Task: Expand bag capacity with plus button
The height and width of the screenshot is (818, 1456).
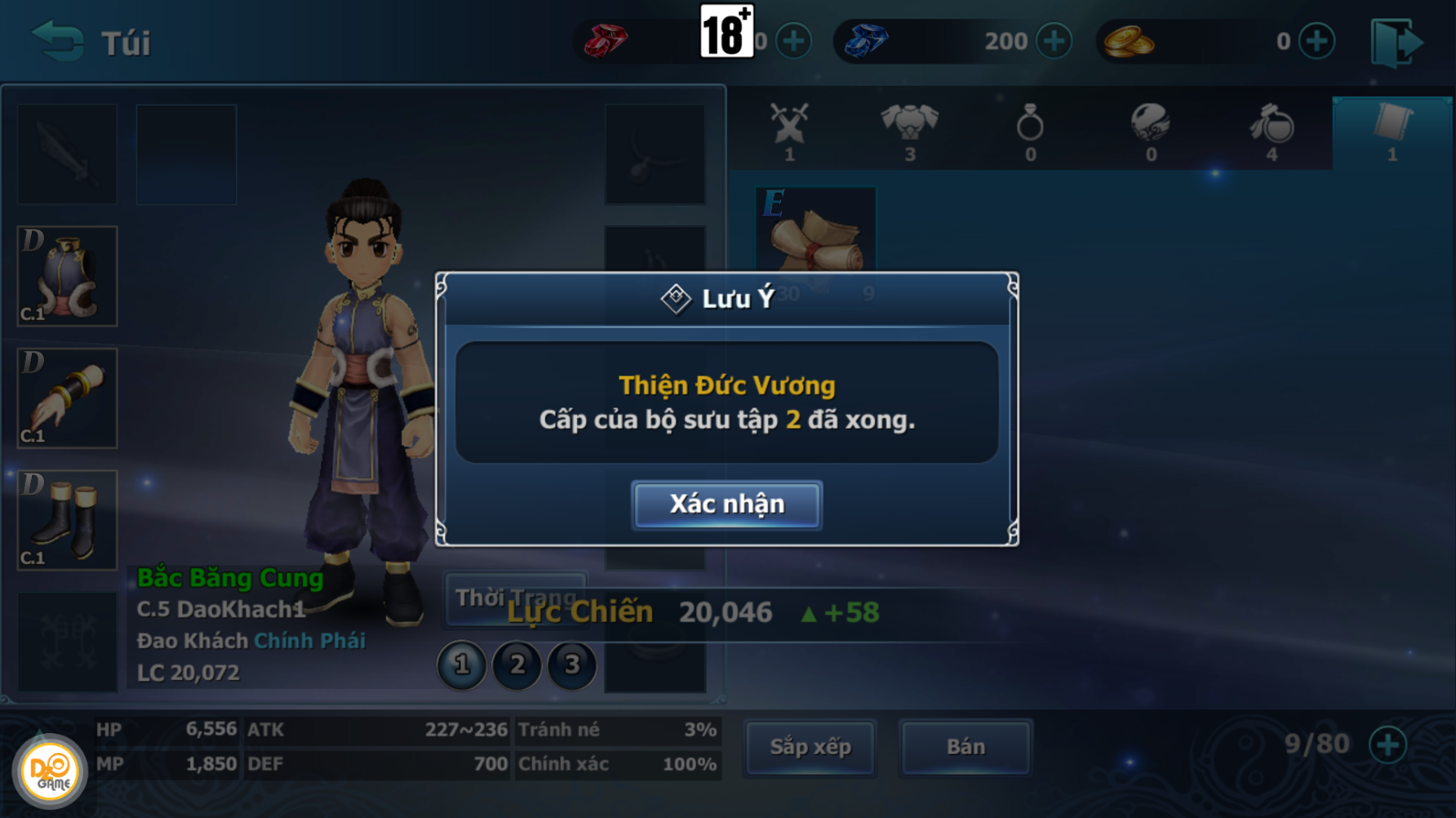Action: [1387, 745]
